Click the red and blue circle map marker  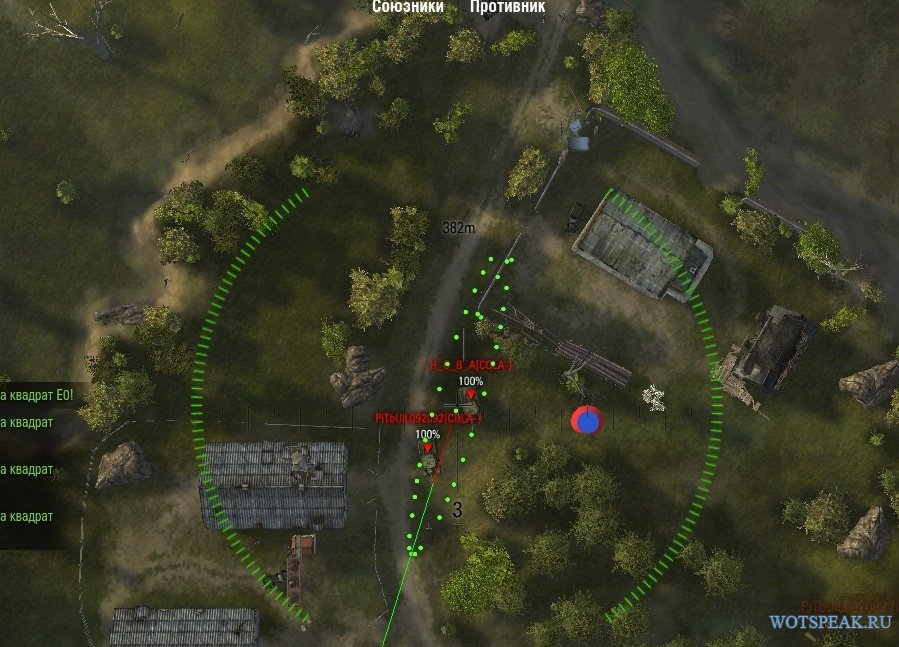tap(586, 420)
